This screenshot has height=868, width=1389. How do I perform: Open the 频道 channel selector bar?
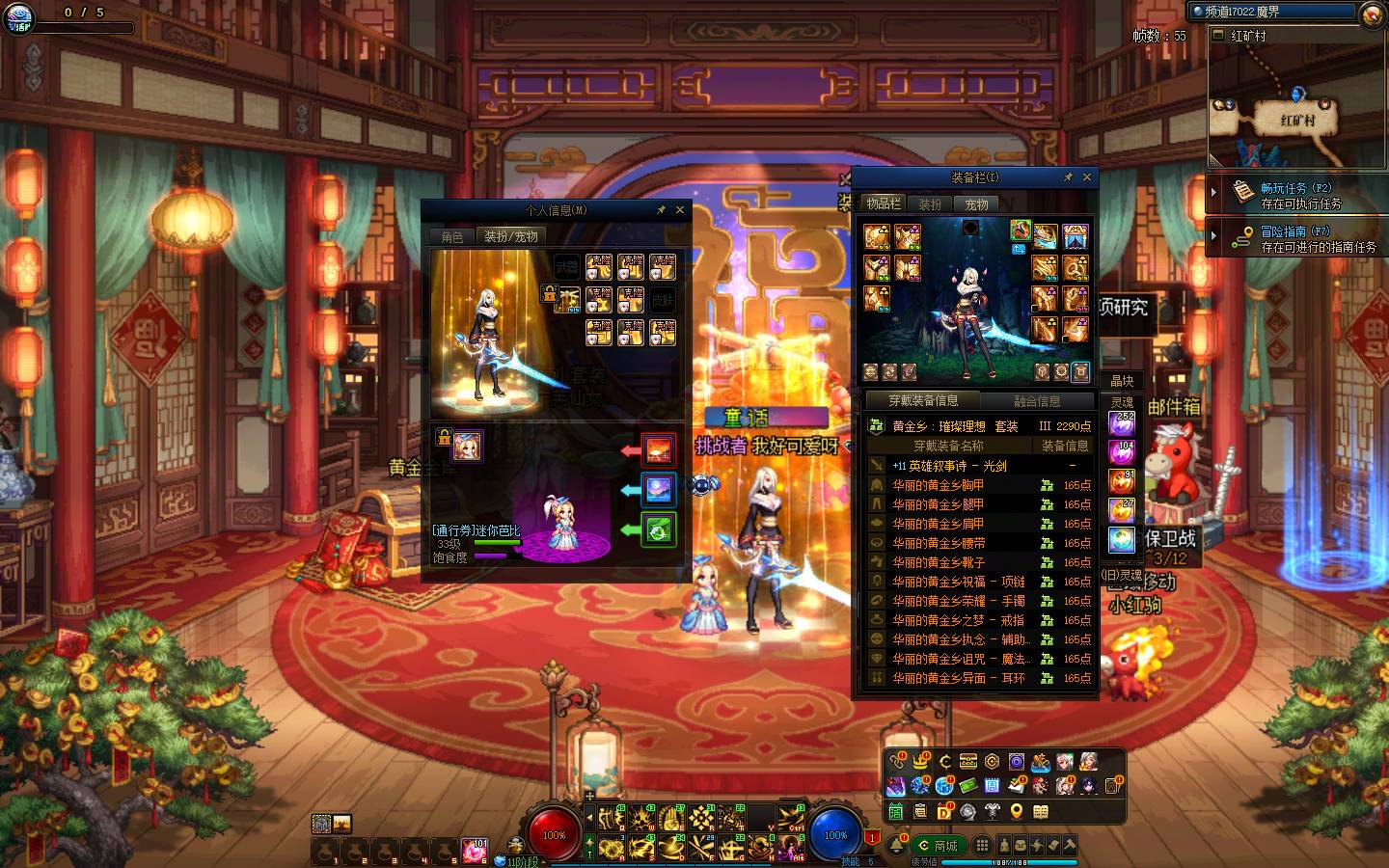coord(1271,12)
